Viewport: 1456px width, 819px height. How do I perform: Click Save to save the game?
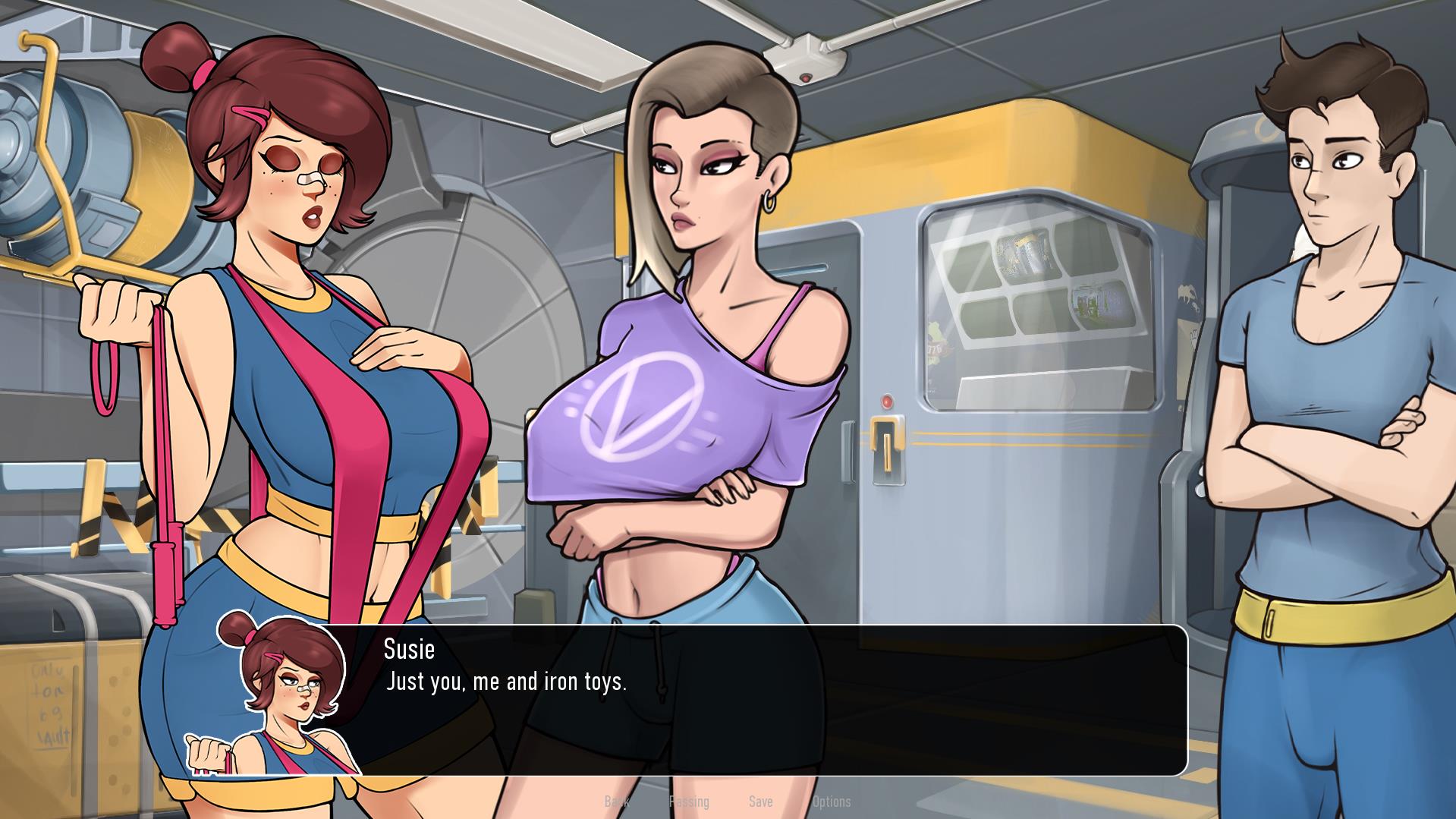tap(761, 802)
